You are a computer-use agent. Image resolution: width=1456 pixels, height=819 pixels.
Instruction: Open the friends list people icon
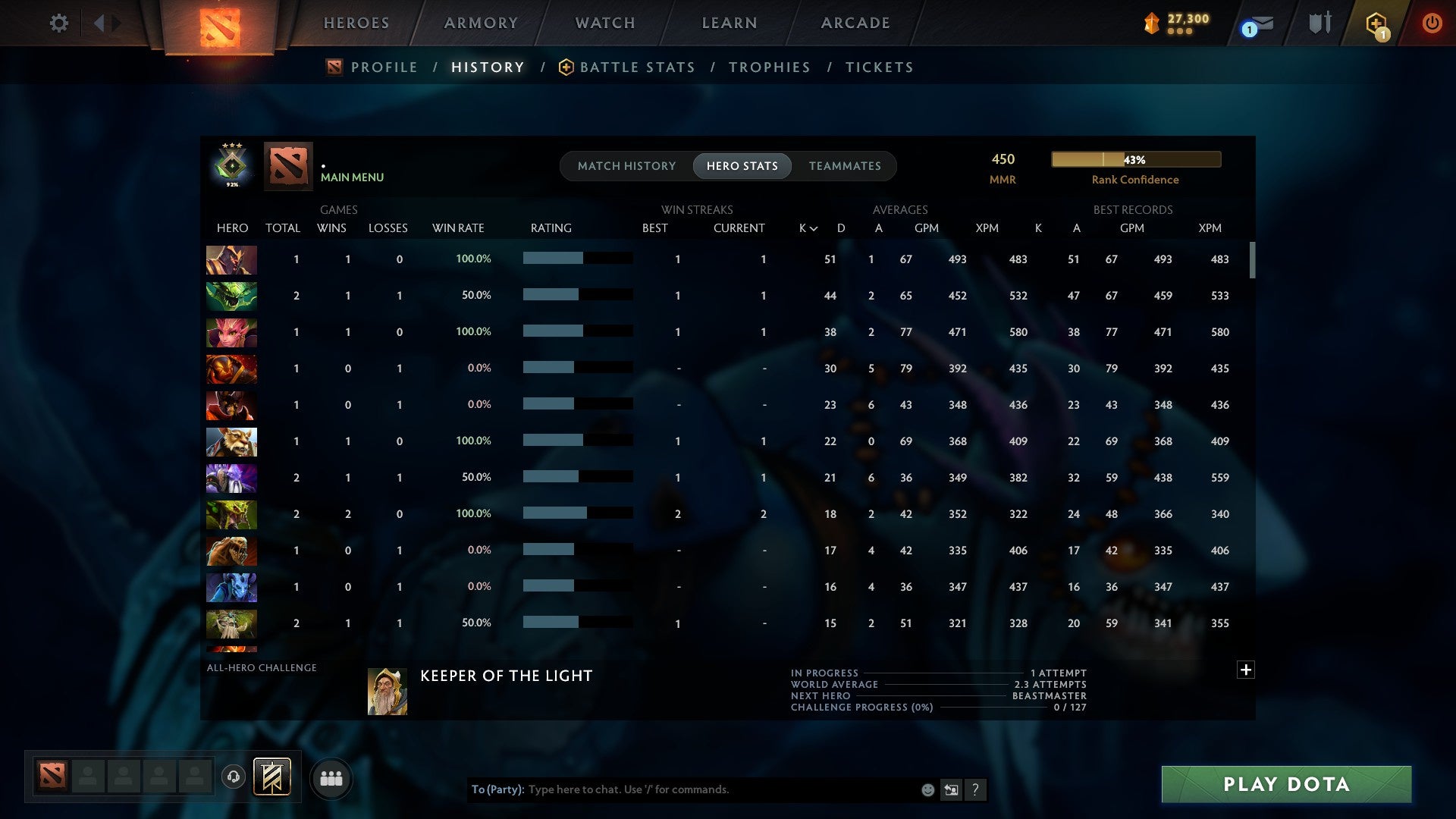click(331, 777)
